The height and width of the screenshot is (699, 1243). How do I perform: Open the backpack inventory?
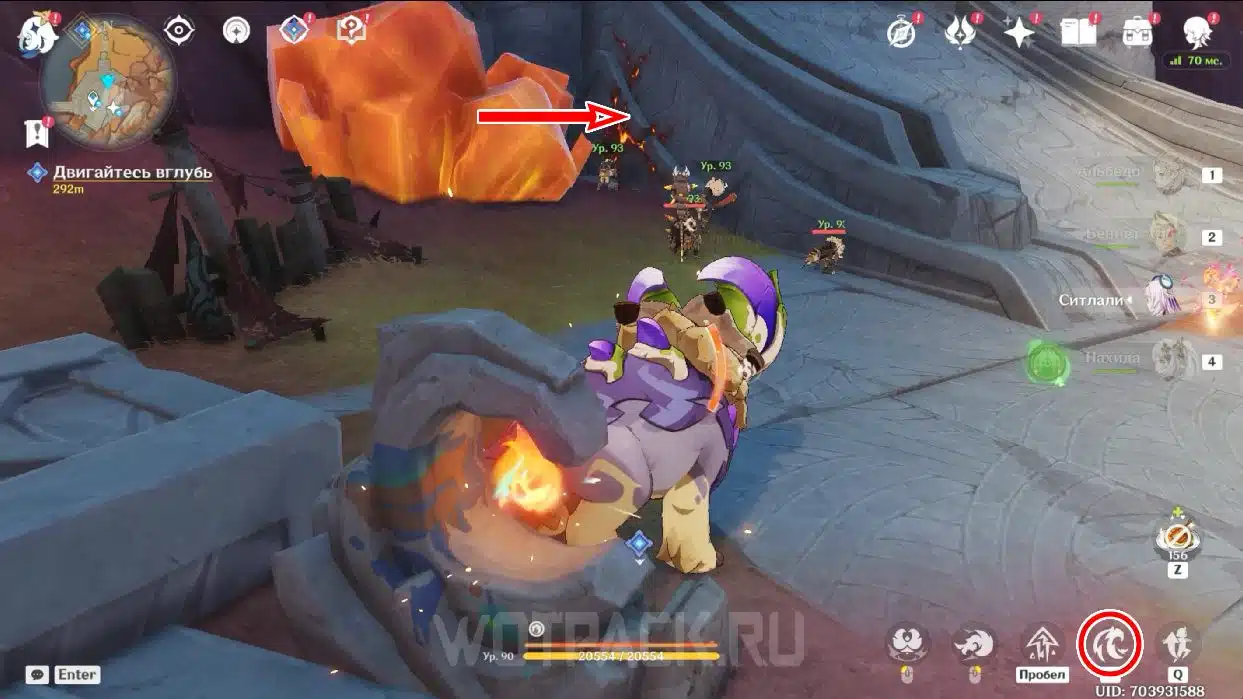pos(1137,32)
